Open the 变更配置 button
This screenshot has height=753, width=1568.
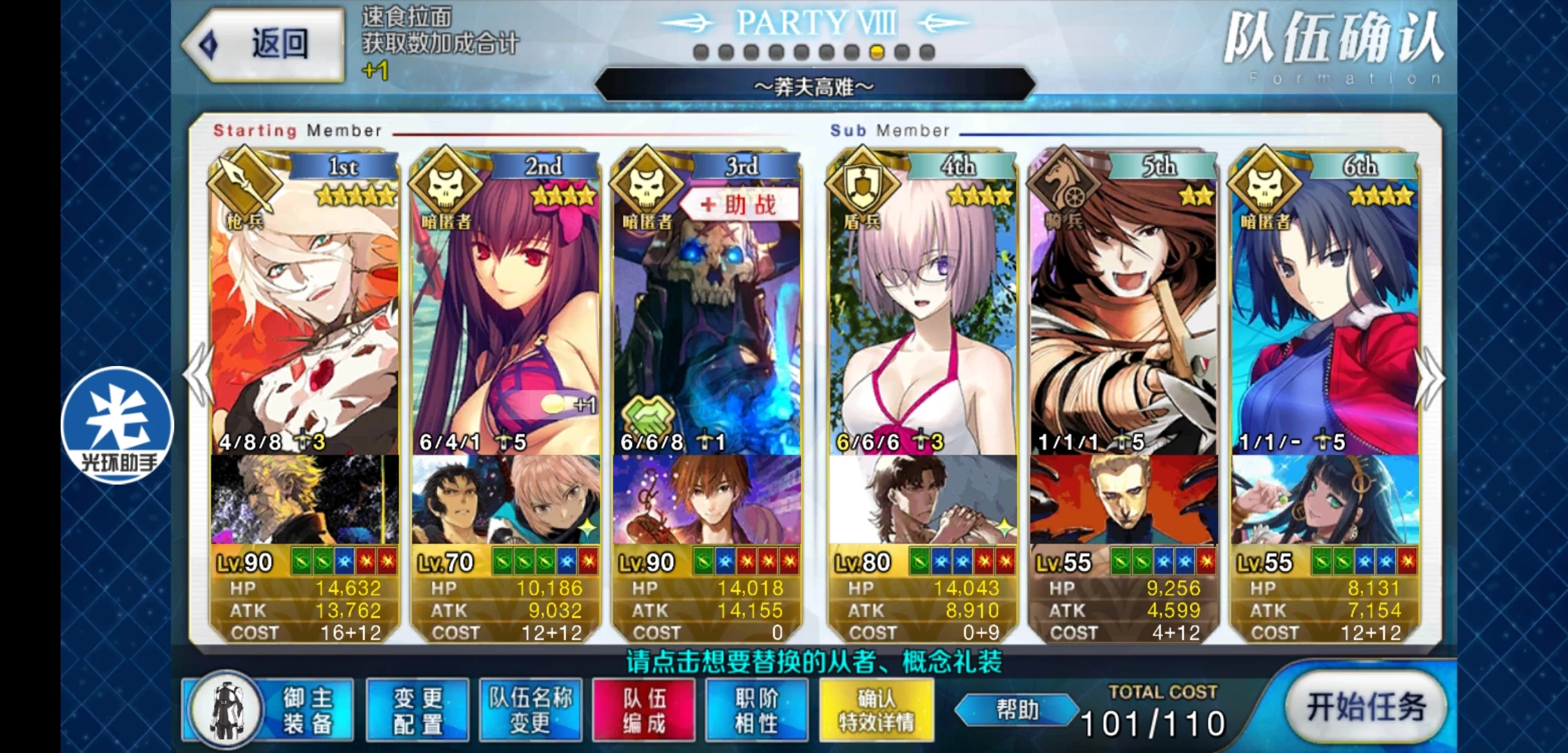click(x=417, y=710)
